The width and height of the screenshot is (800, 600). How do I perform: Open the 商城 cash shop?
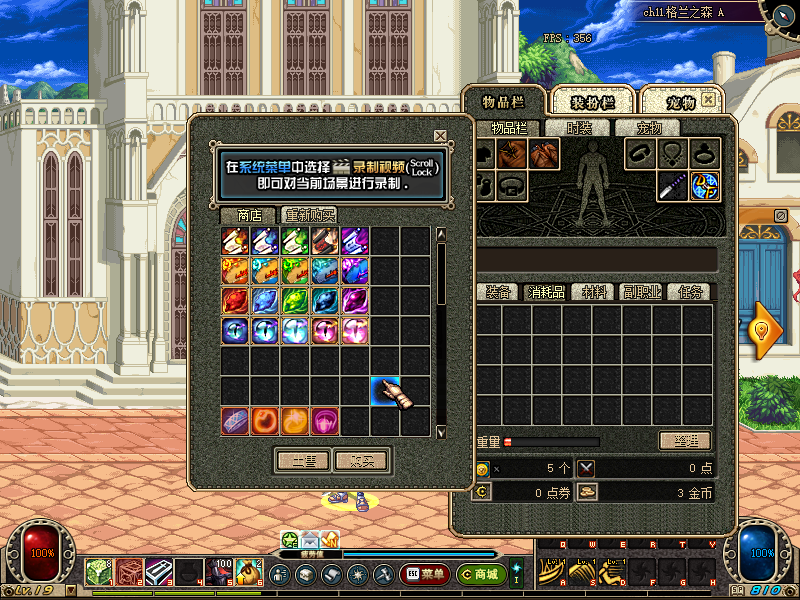480,574
